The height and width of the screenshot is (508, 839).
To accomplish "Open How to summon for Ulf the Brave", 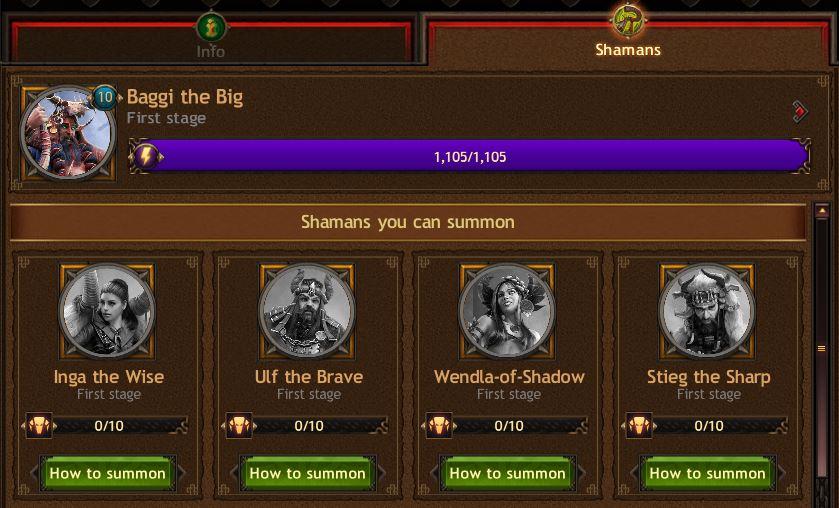I will (308, 473).
